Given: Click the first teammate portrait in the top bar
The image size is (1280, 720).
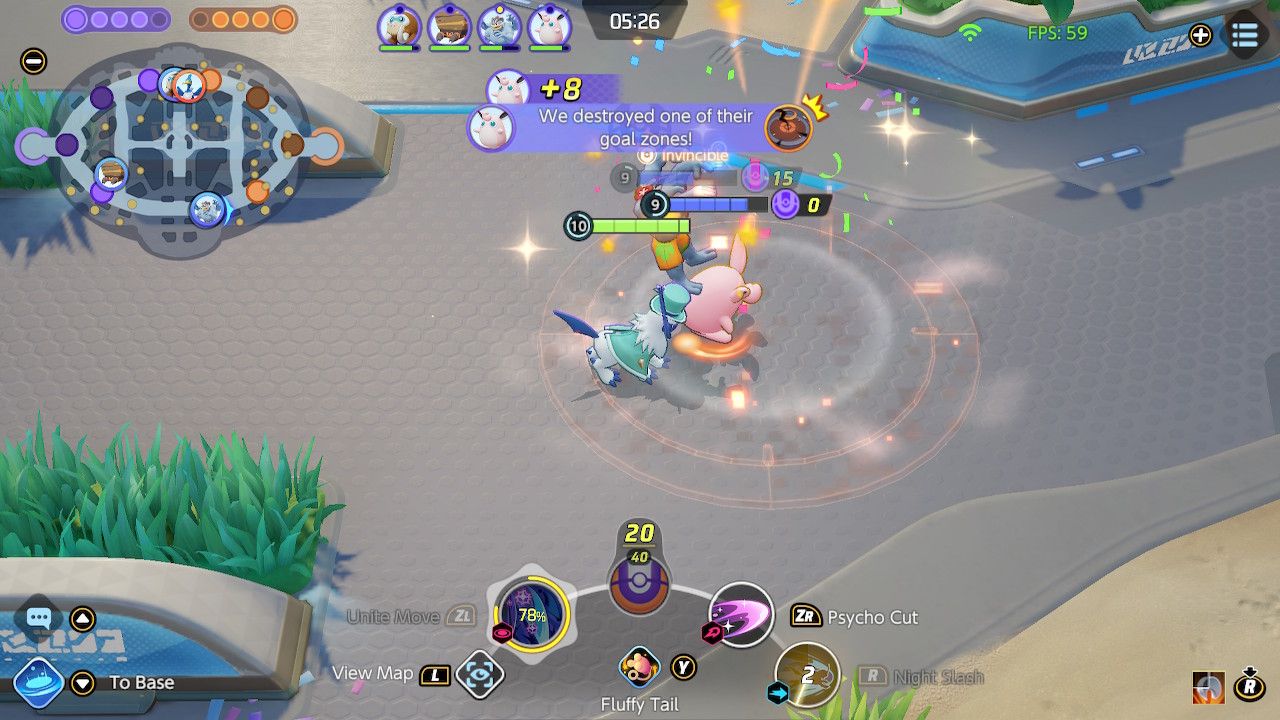Looking at the screenshot, I should click(x=398, y=26).
